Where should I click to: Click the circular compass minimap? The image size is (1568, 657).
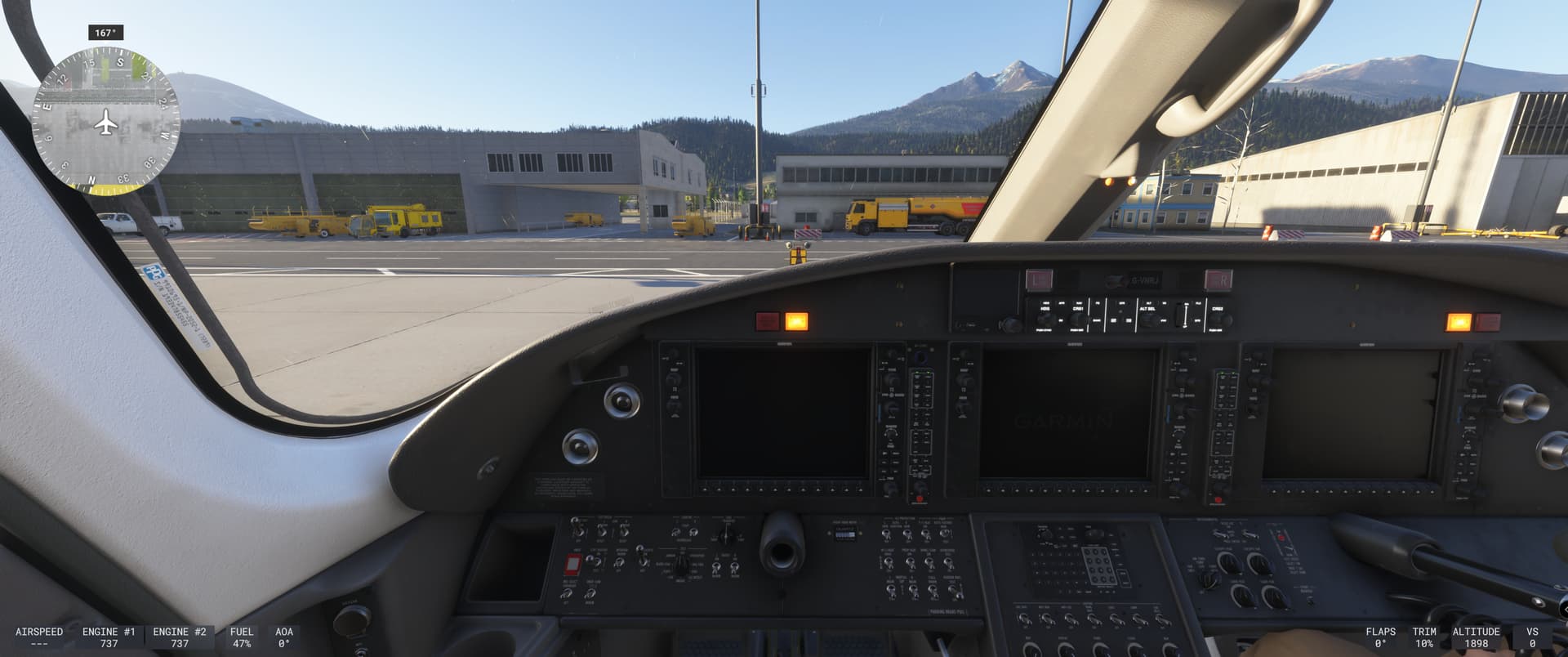pos(105,121)
